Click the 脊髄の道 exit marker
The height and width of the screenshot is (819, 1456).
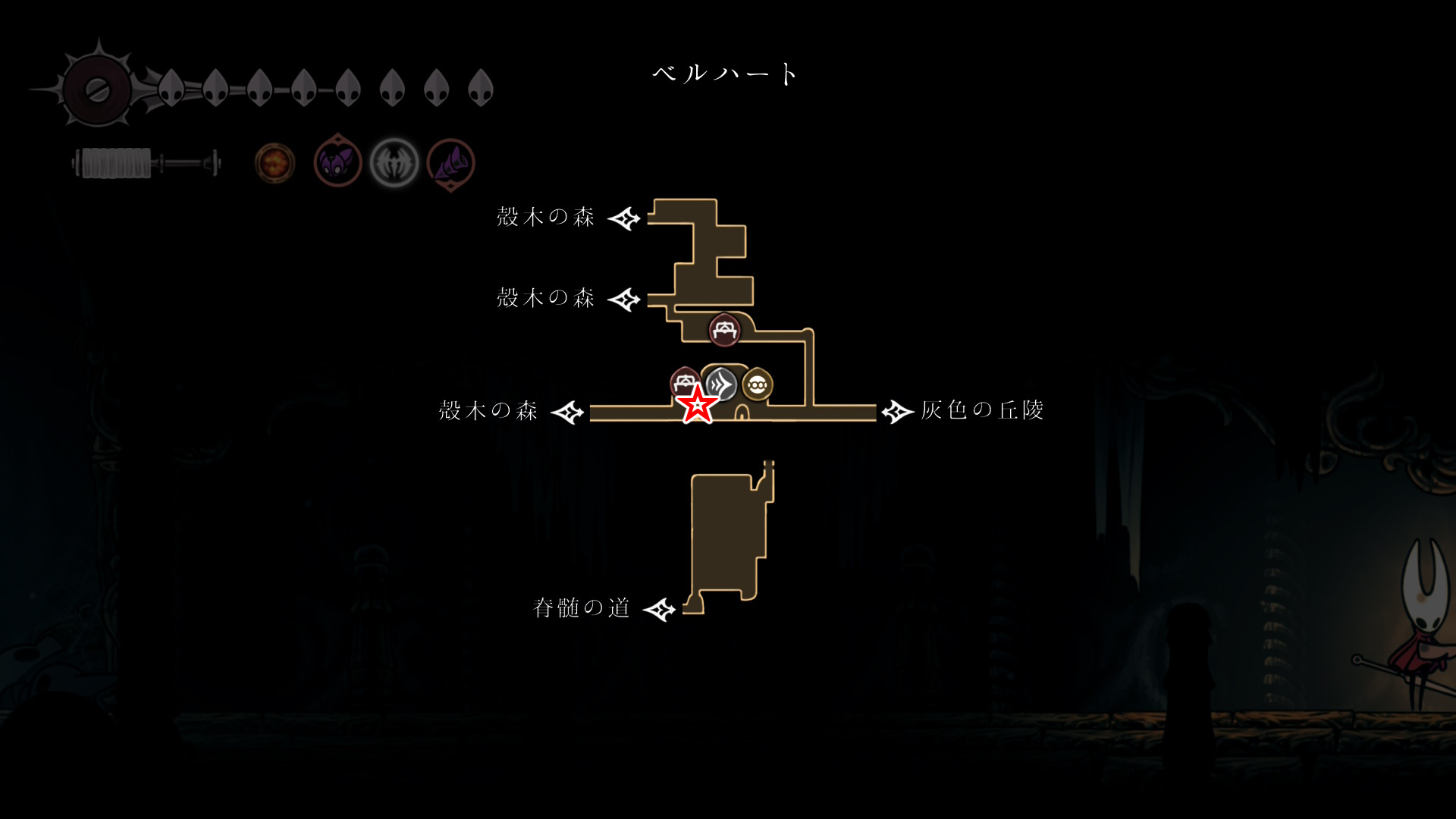tap(659, 609)
